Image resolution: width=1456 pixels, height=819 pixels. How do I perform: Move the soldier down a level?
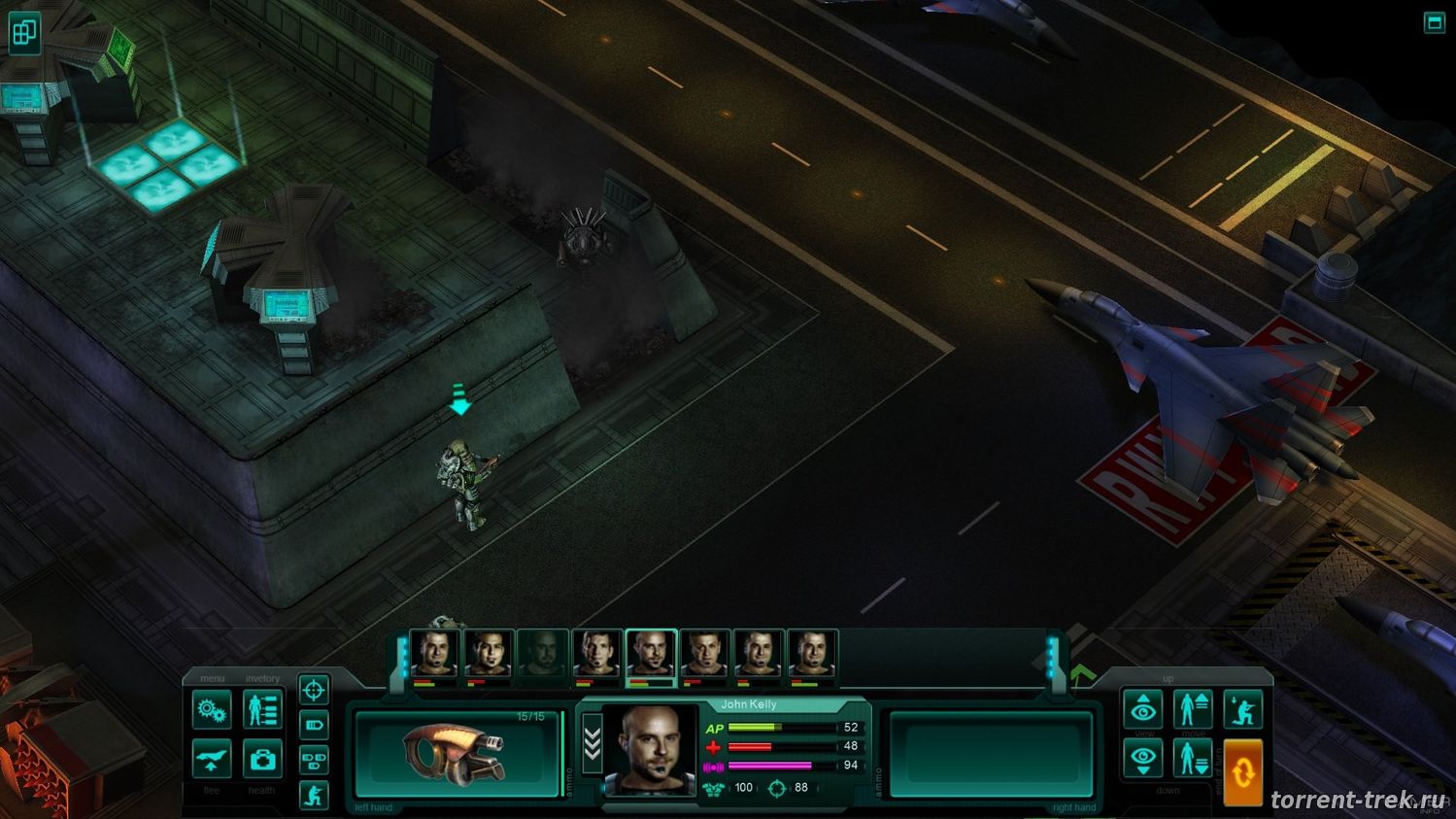(1192, 759)
